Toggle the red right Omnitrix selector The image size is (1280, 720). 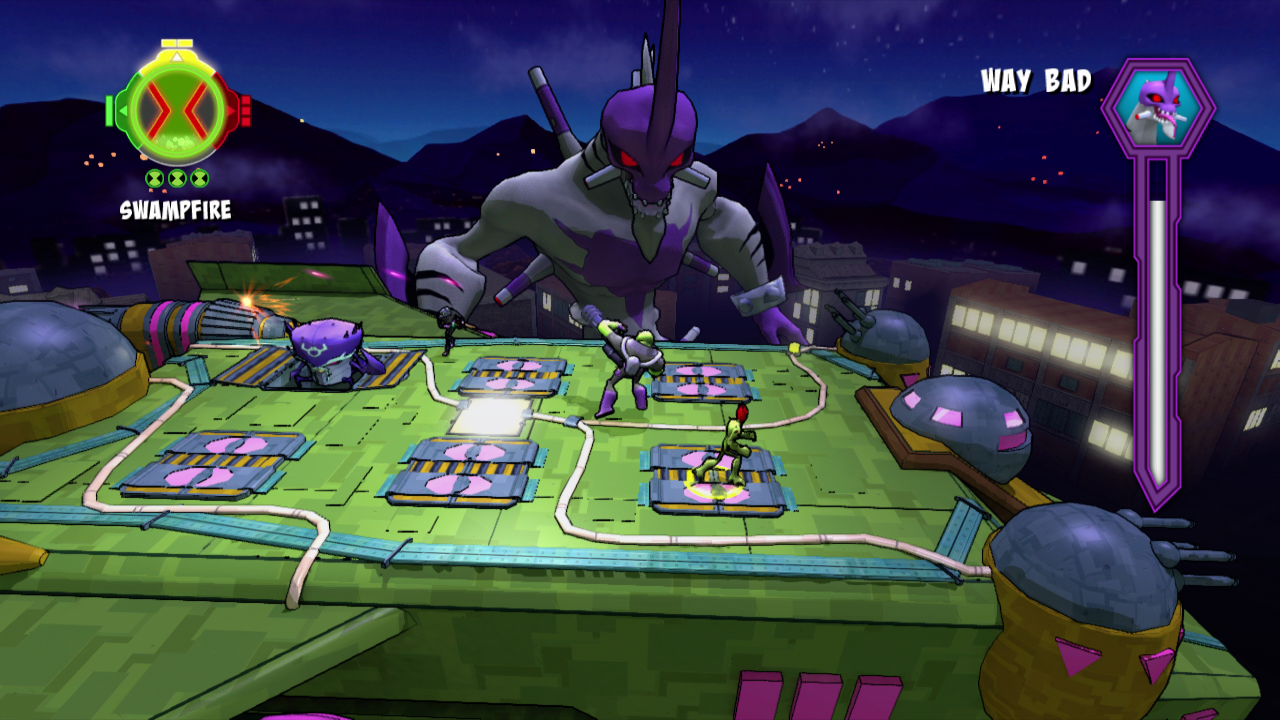click(232, 110)
